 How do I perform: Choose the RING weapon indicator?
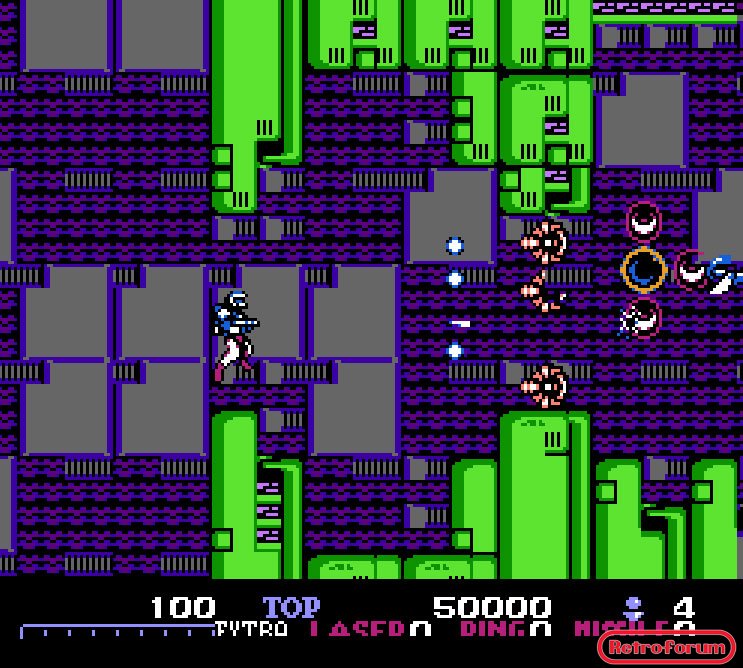coord(505,629)
